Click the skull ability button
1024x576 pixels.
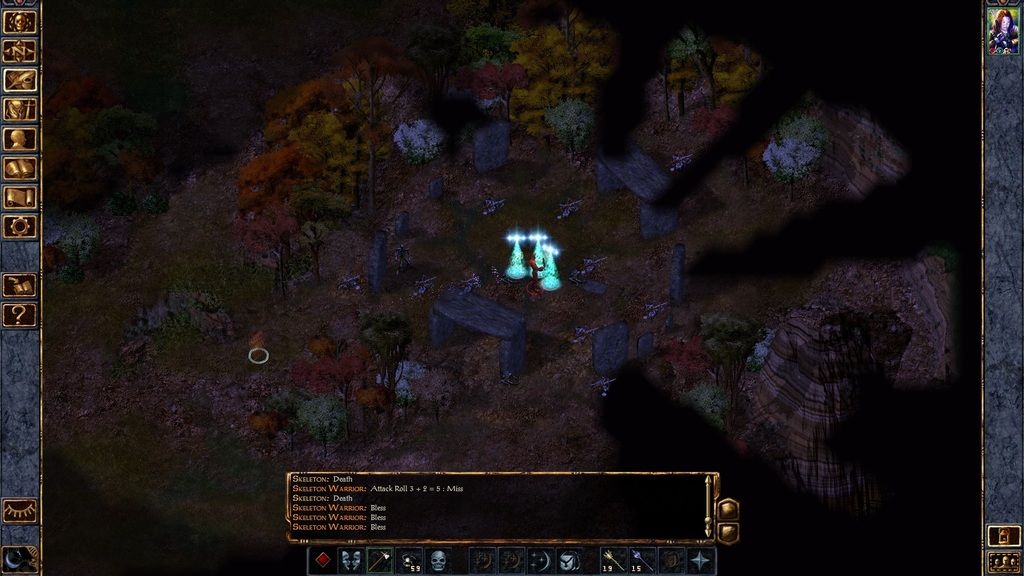tap(438, 561)
